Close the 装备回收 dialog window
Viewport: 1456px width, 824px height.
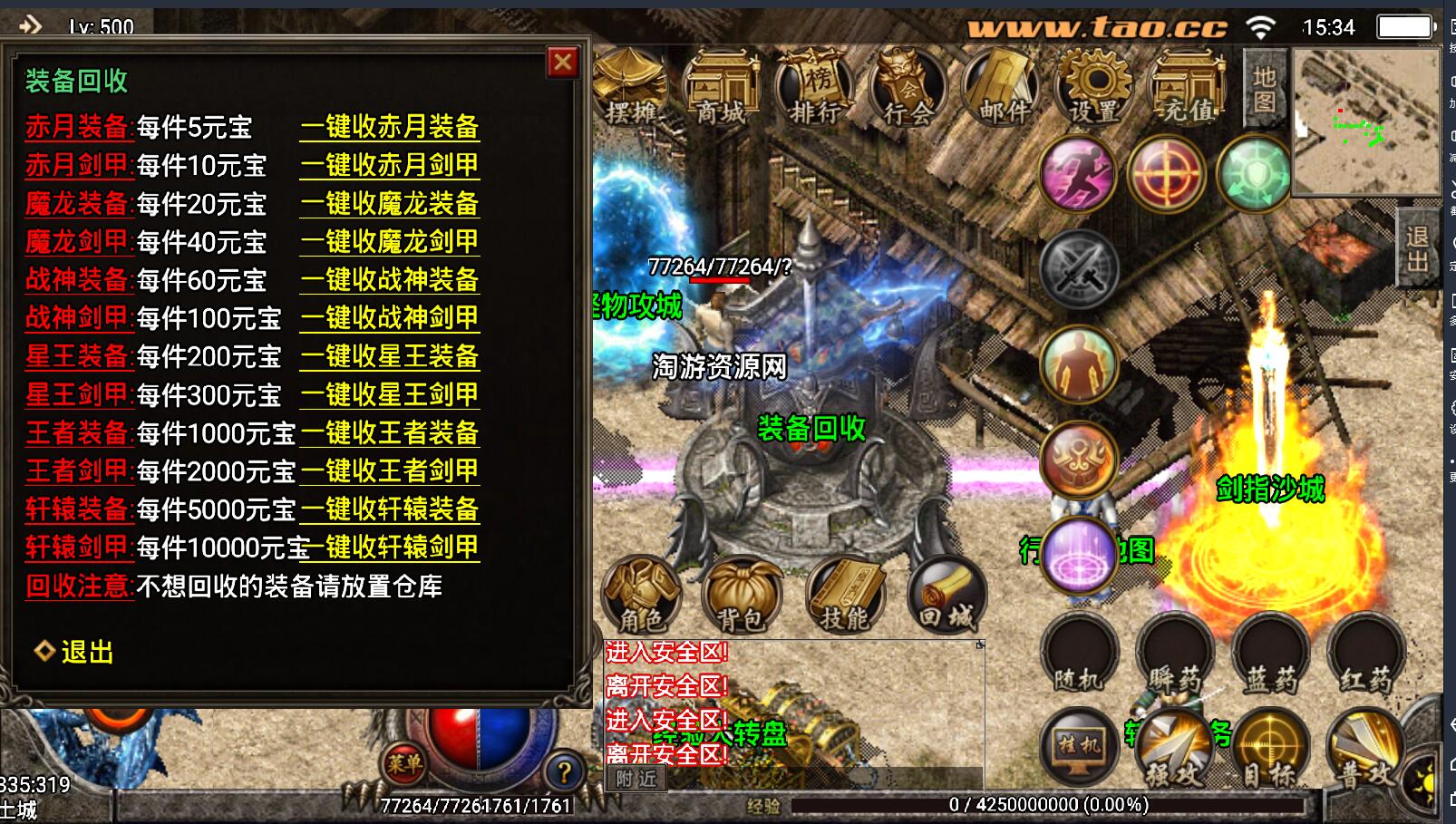(563, 62)
